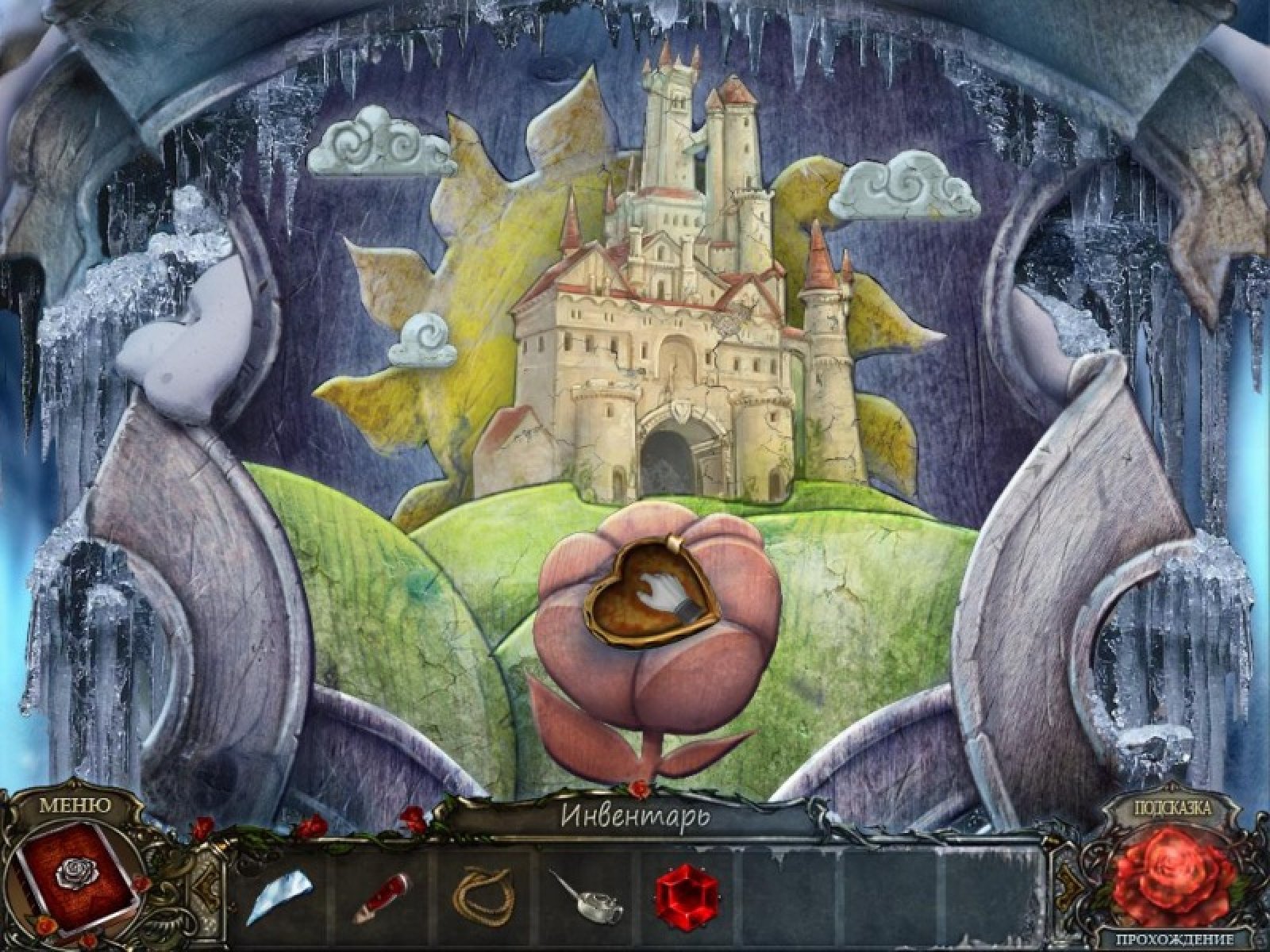Image resolution: width=1270 pixels, height=952 pixels.
Task: Pick the red pocket knife item
Action: (385, 883)
